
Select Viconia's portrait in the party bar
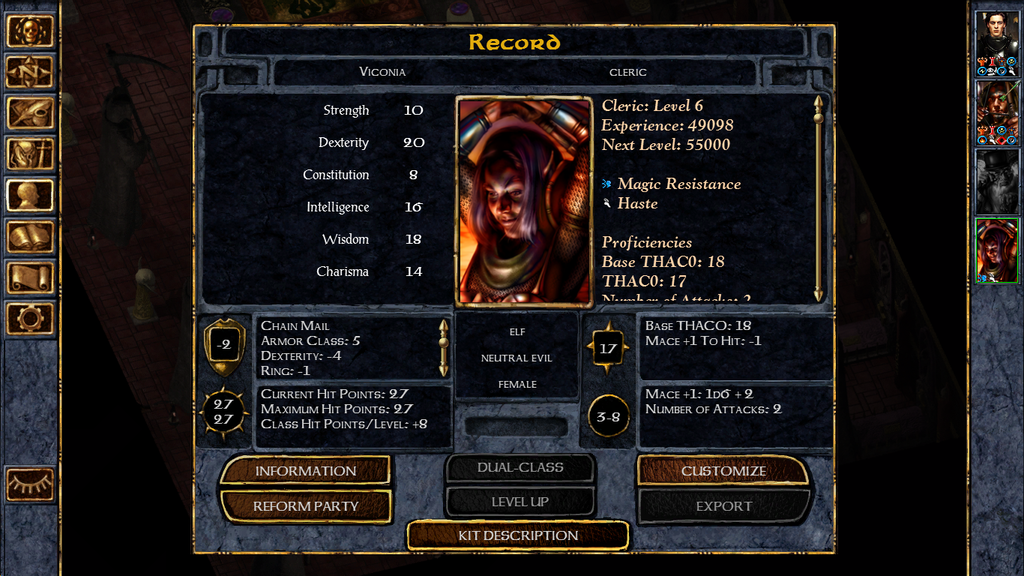point(997,250)
